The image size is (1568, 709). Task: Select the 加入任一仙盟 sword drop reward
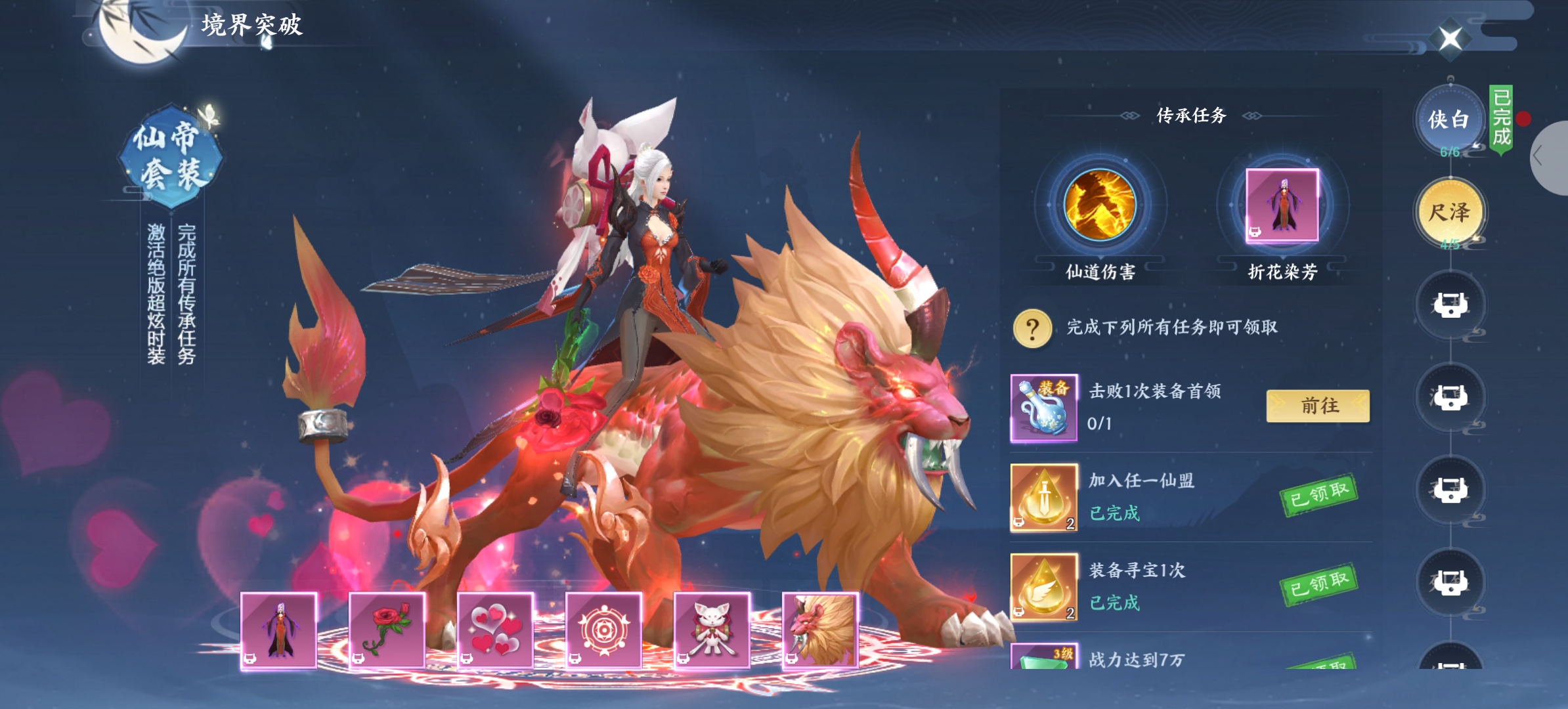1044,498
